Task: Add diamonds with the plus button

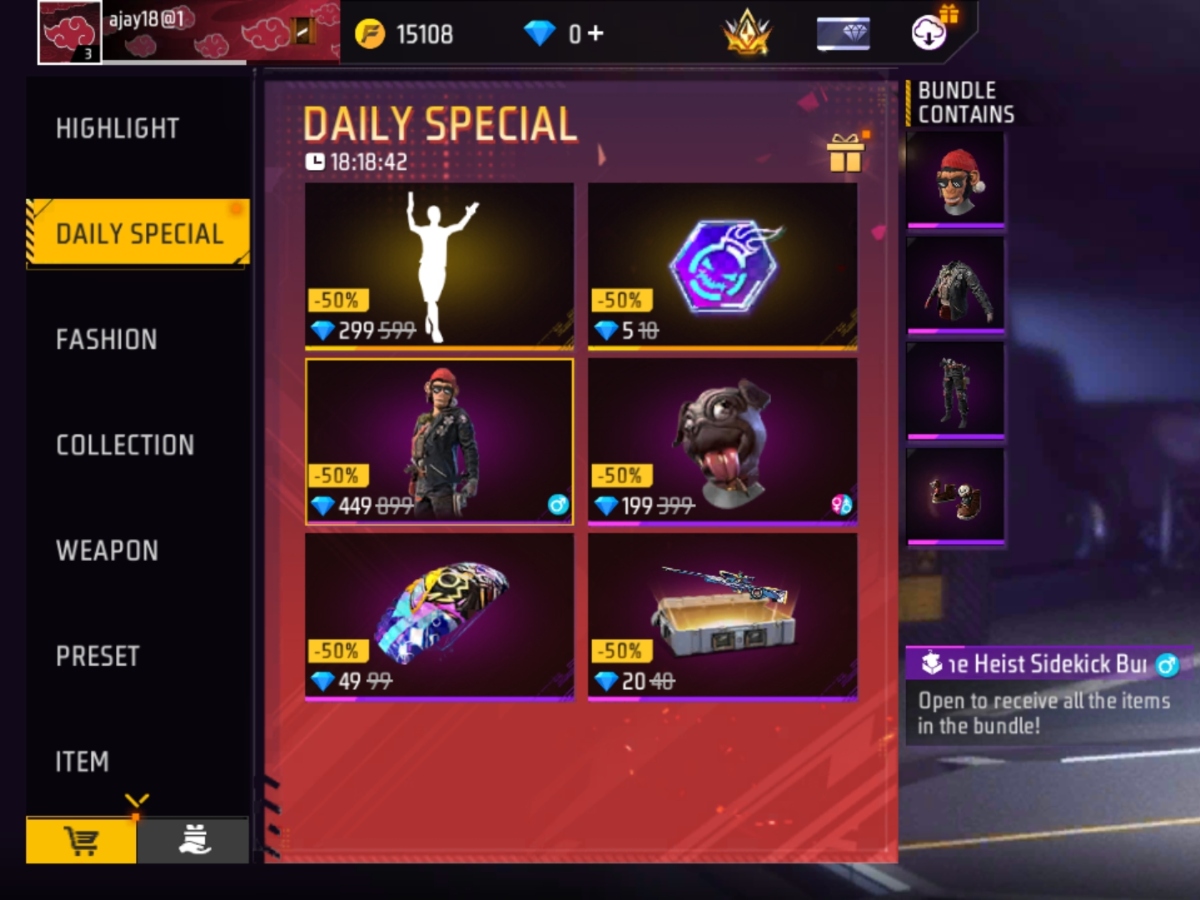Action: click(x=595, y=33)
